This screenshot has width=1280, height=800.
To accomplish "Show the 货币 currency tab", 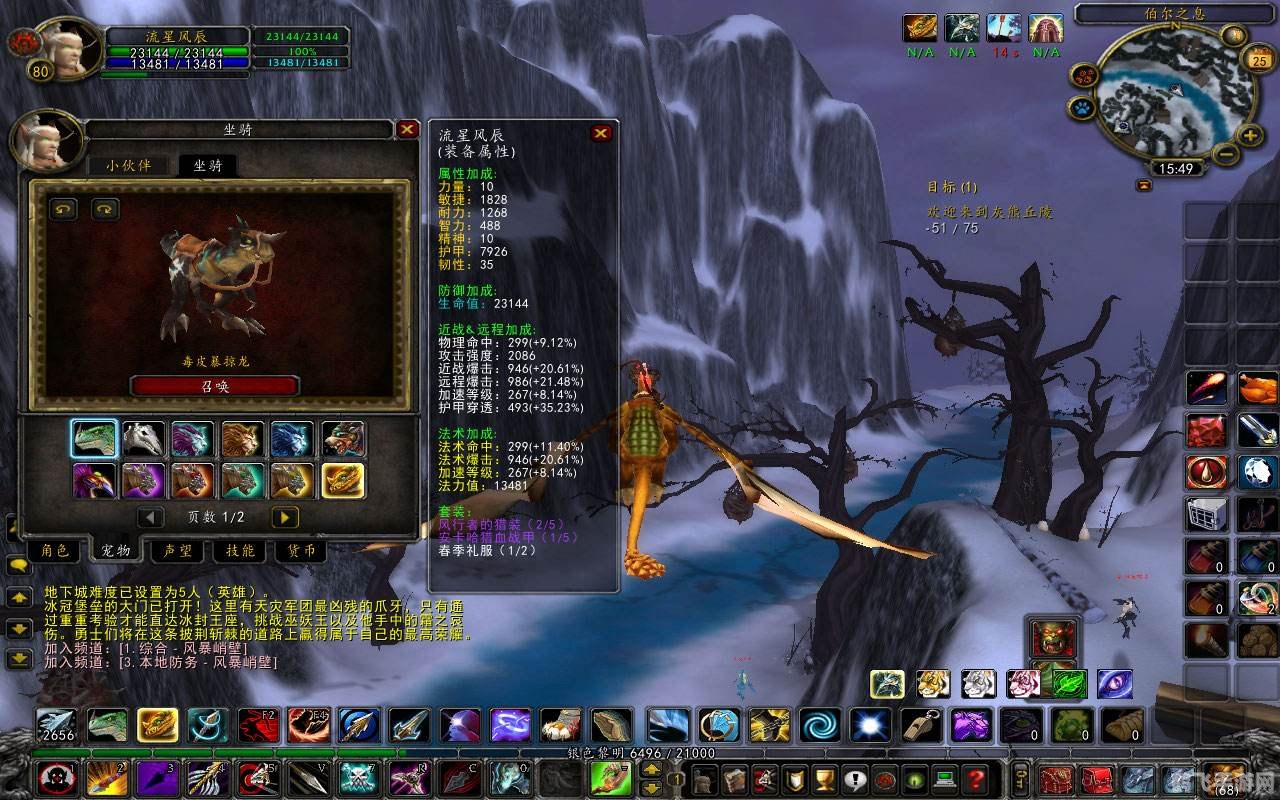I will [301, 551].
